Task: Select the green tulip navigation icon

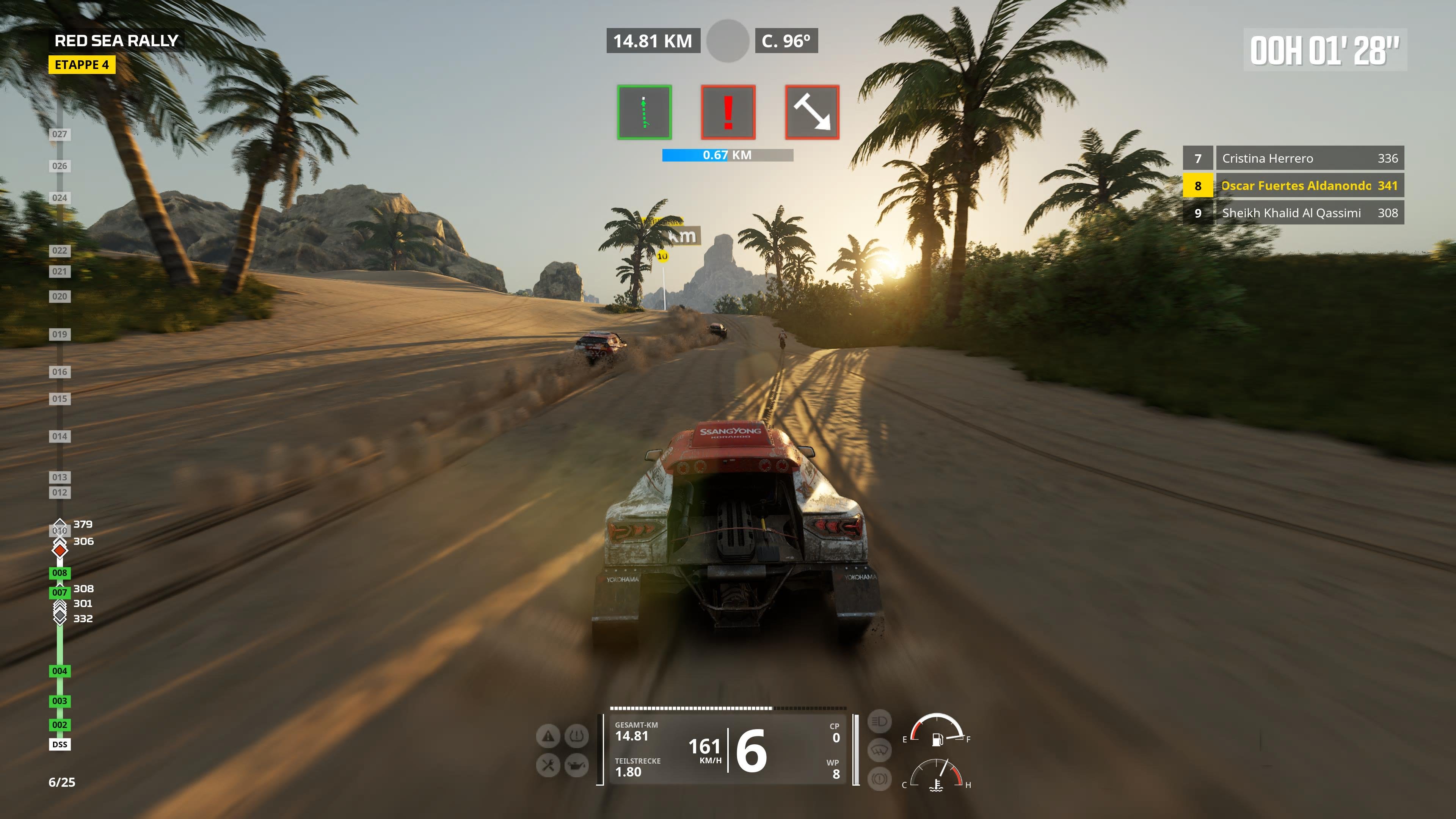Action: pos(644,111)
